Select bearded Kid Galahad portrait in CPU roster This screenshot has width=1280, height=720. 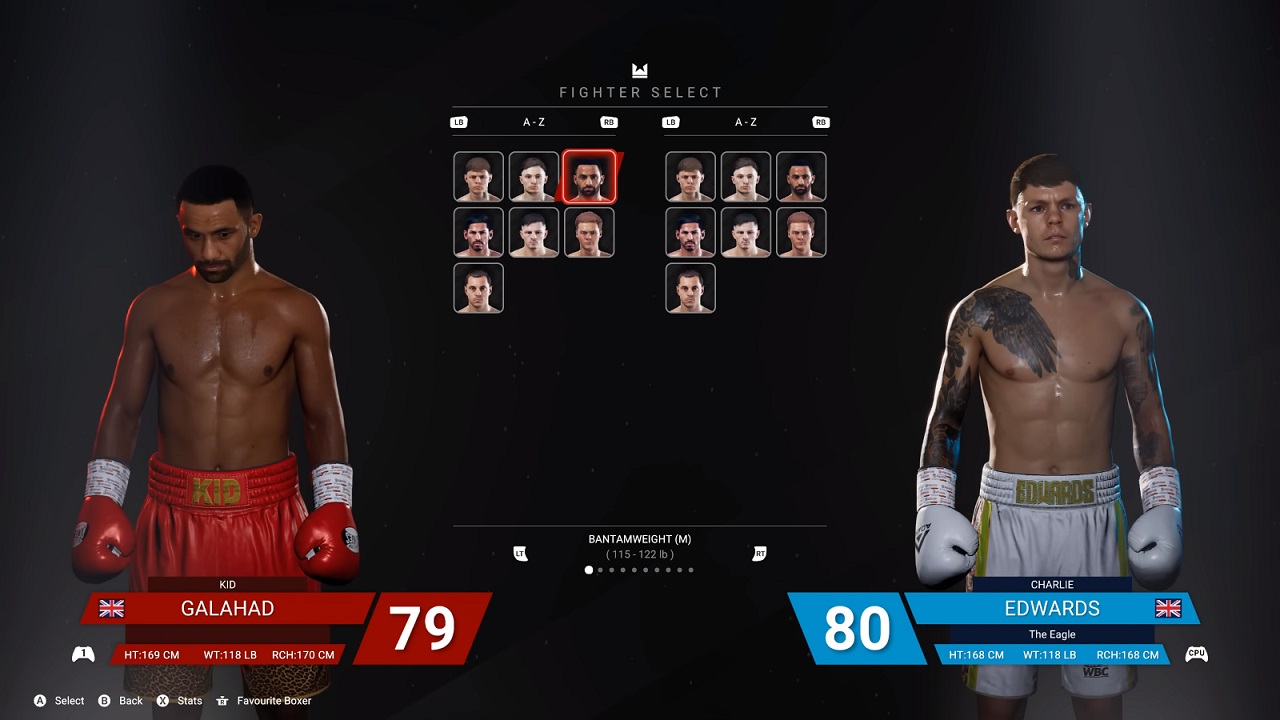coord(801,177)
